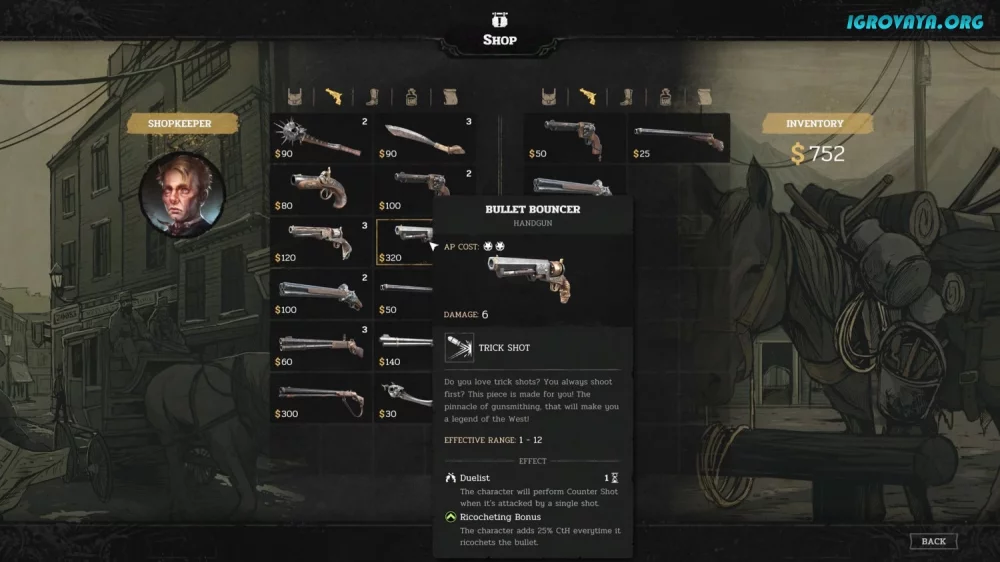Choose the $25 rifle in inventory
The width and height of the screenshot is (1000, 562).
coord(679,140)
